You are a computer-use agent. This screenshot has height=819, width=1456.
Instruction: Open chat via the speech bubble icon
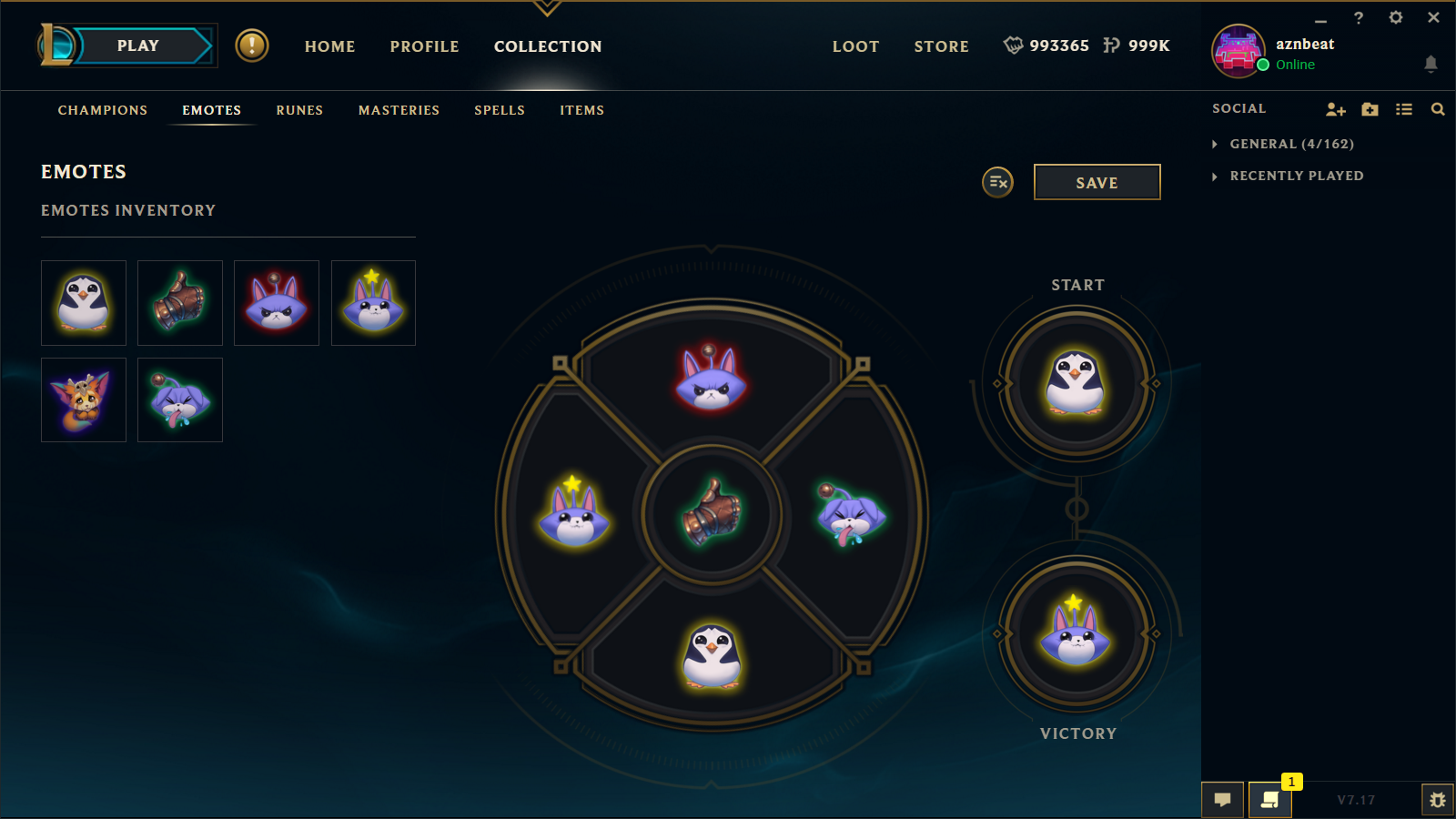pyautogui.click(x=1223, y=800)
